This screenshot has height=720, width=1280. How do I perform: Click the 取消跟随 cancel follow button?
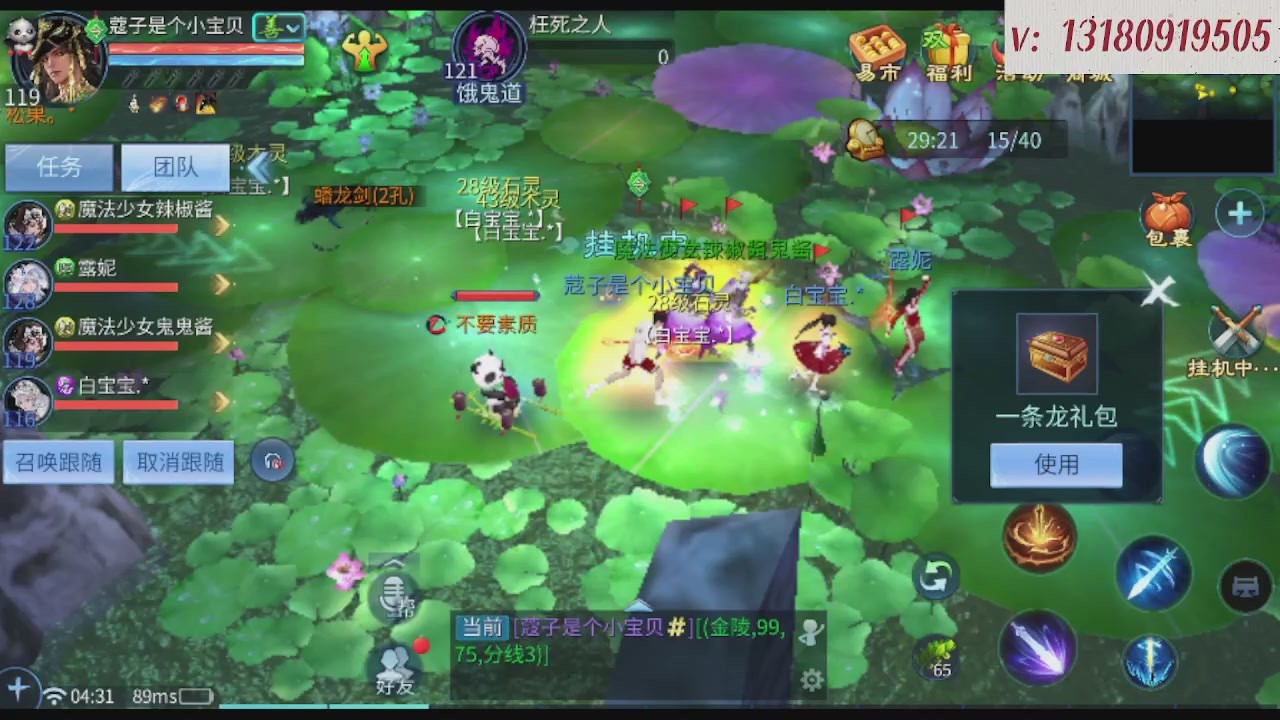pos(178,461)
